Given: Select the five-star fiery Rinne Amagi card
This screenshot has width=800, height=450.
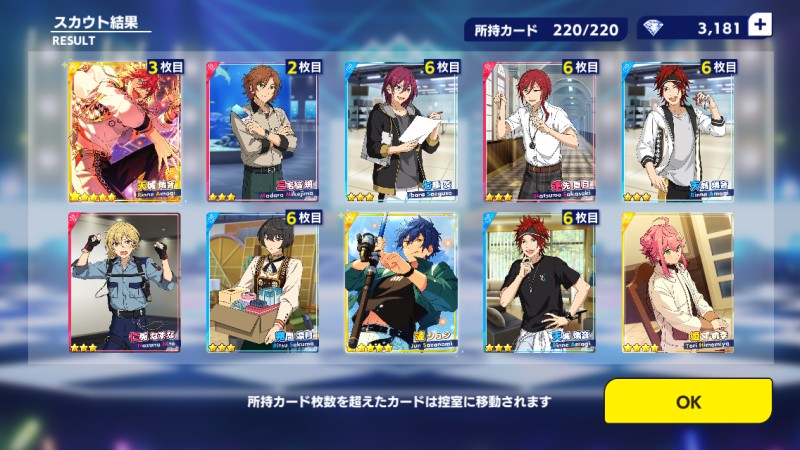Looking at the screenshot, I should tap(124, 131).
